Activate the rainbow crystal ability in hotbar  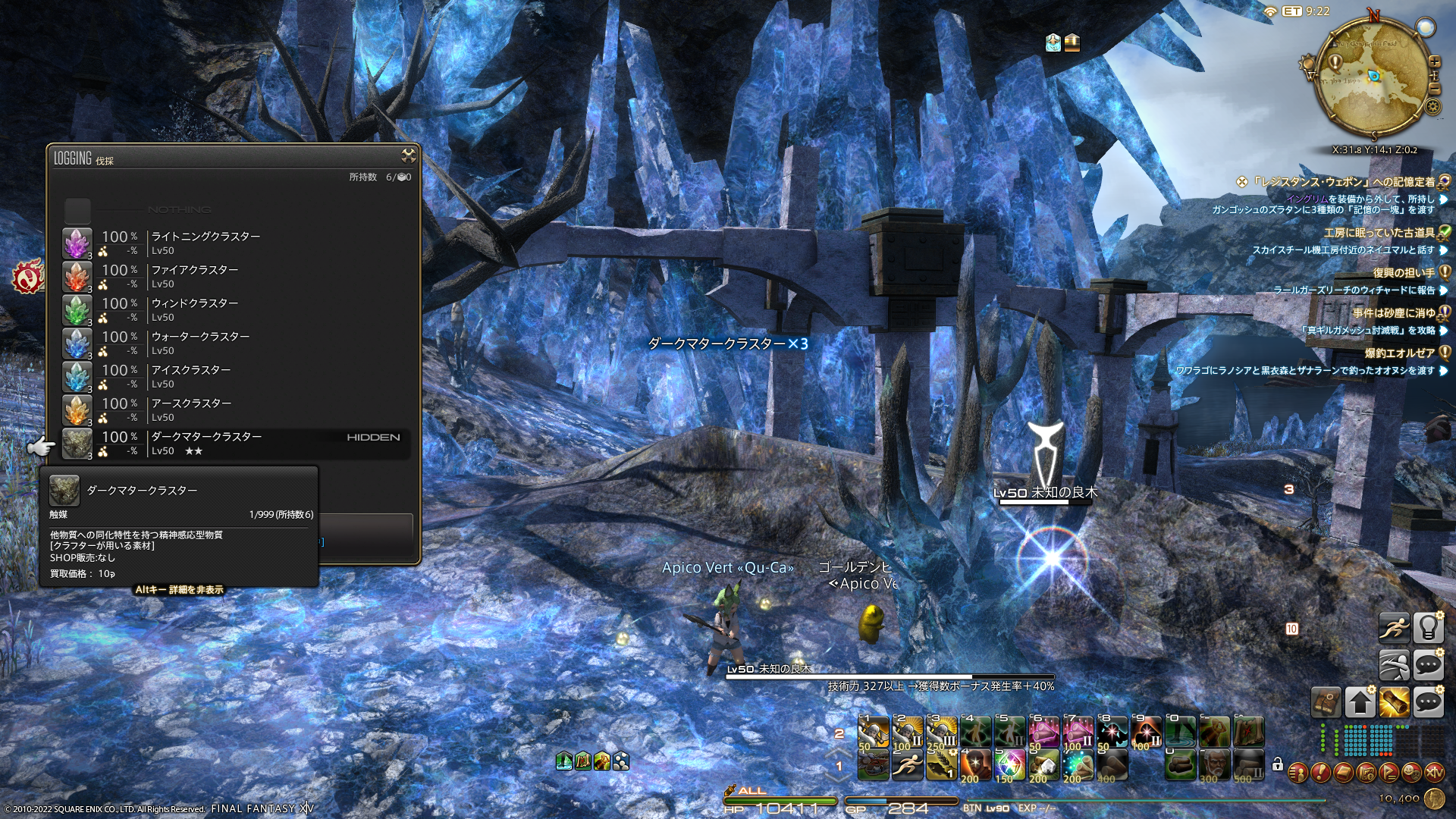tap(1009, 764)
